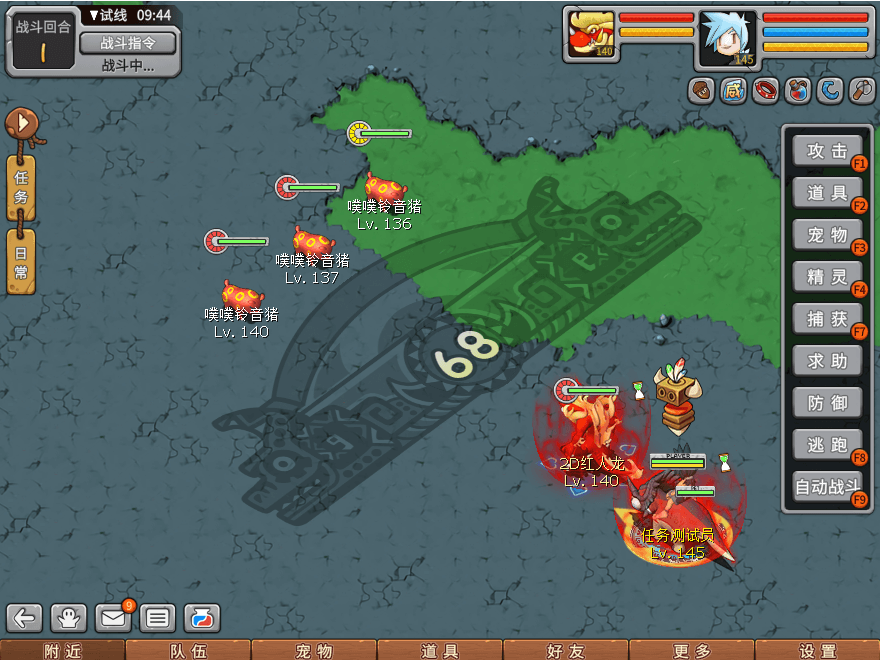Screen dimensions: 880x660
Task: Enable 自动战斗 auto battle
Action: coord(827,489)
